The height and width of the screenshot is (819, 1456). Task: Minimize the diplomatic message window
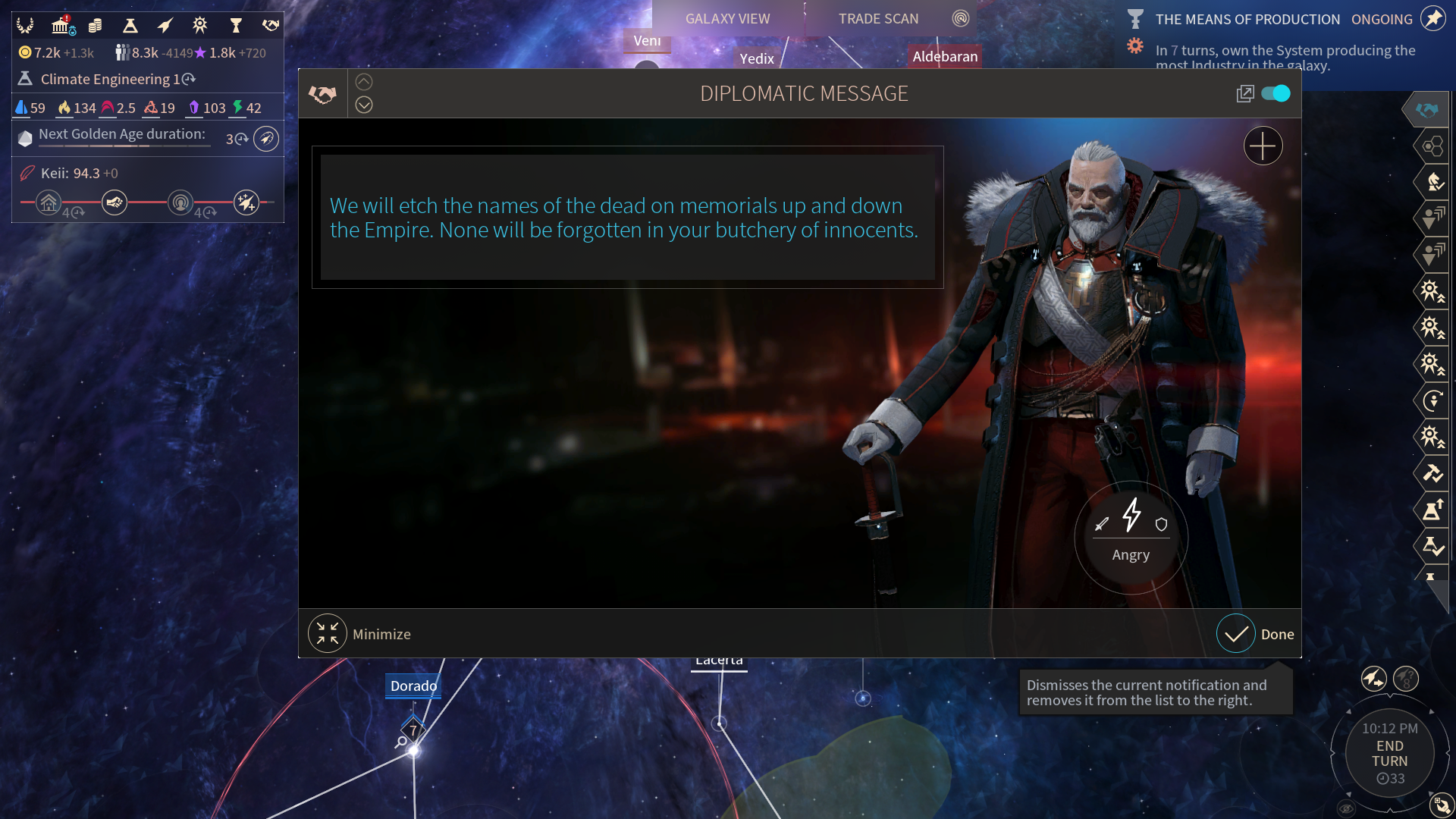point(328,634)
